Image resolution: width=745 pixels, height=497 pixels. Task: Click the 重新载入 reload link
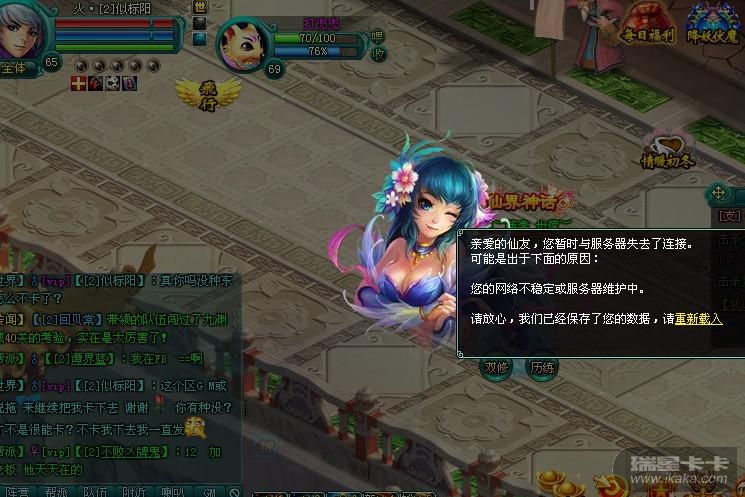pyautogui.click(x=697, y=318)
